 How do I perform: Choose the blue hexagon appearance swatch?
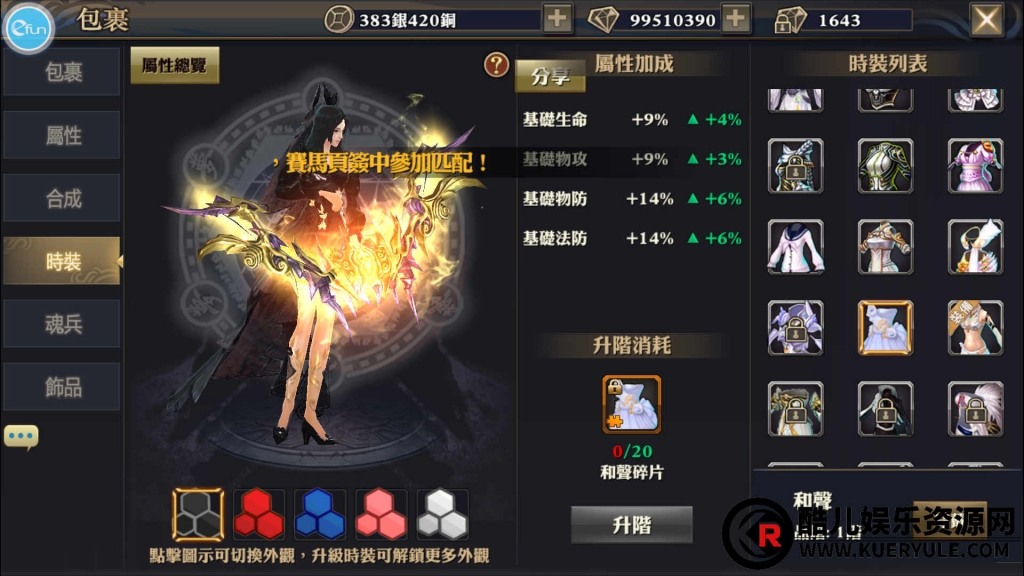[x=320, y=514]
